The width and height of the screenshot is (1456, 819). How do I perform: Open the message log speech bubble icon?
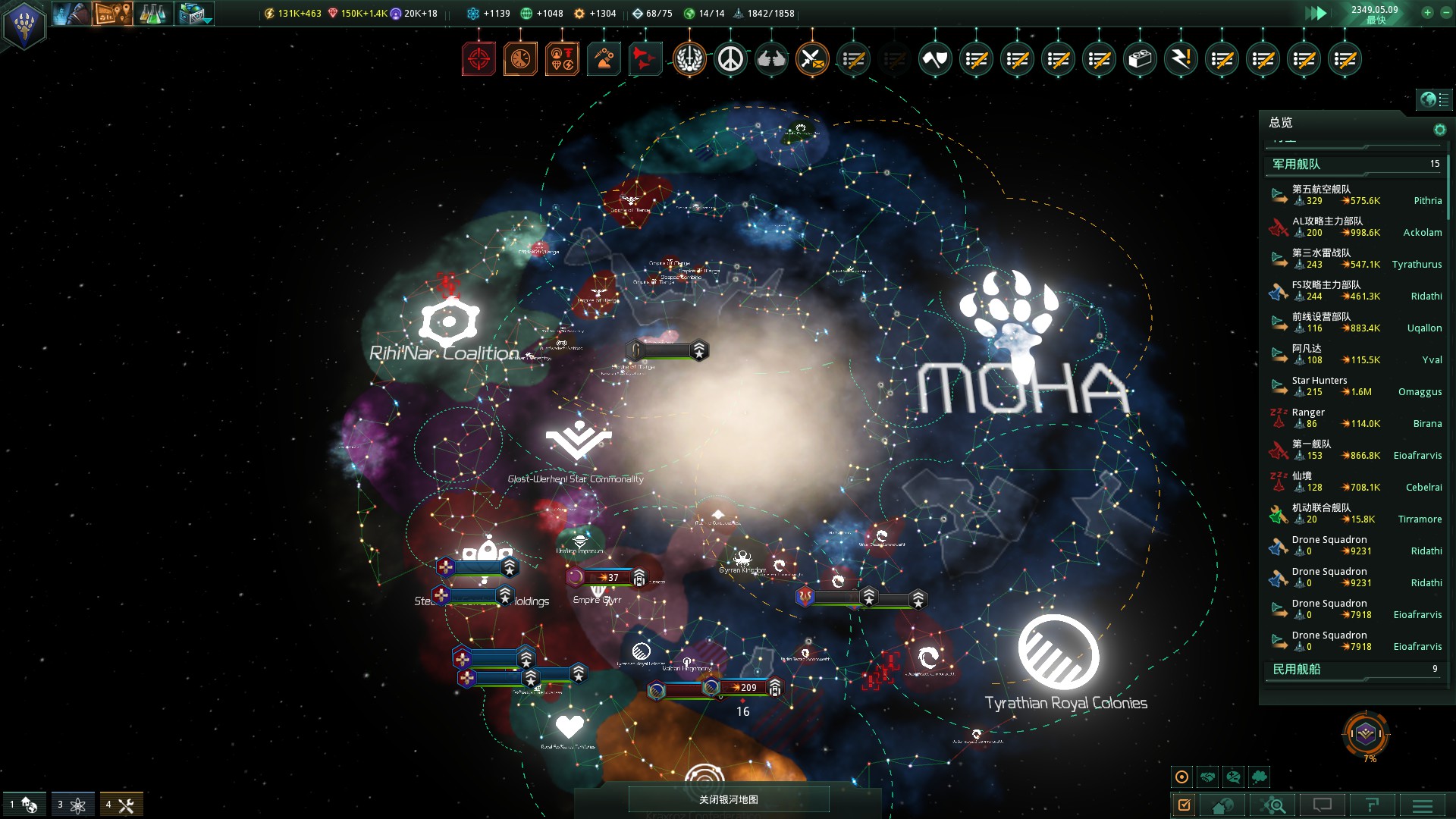coord(1323,804)
